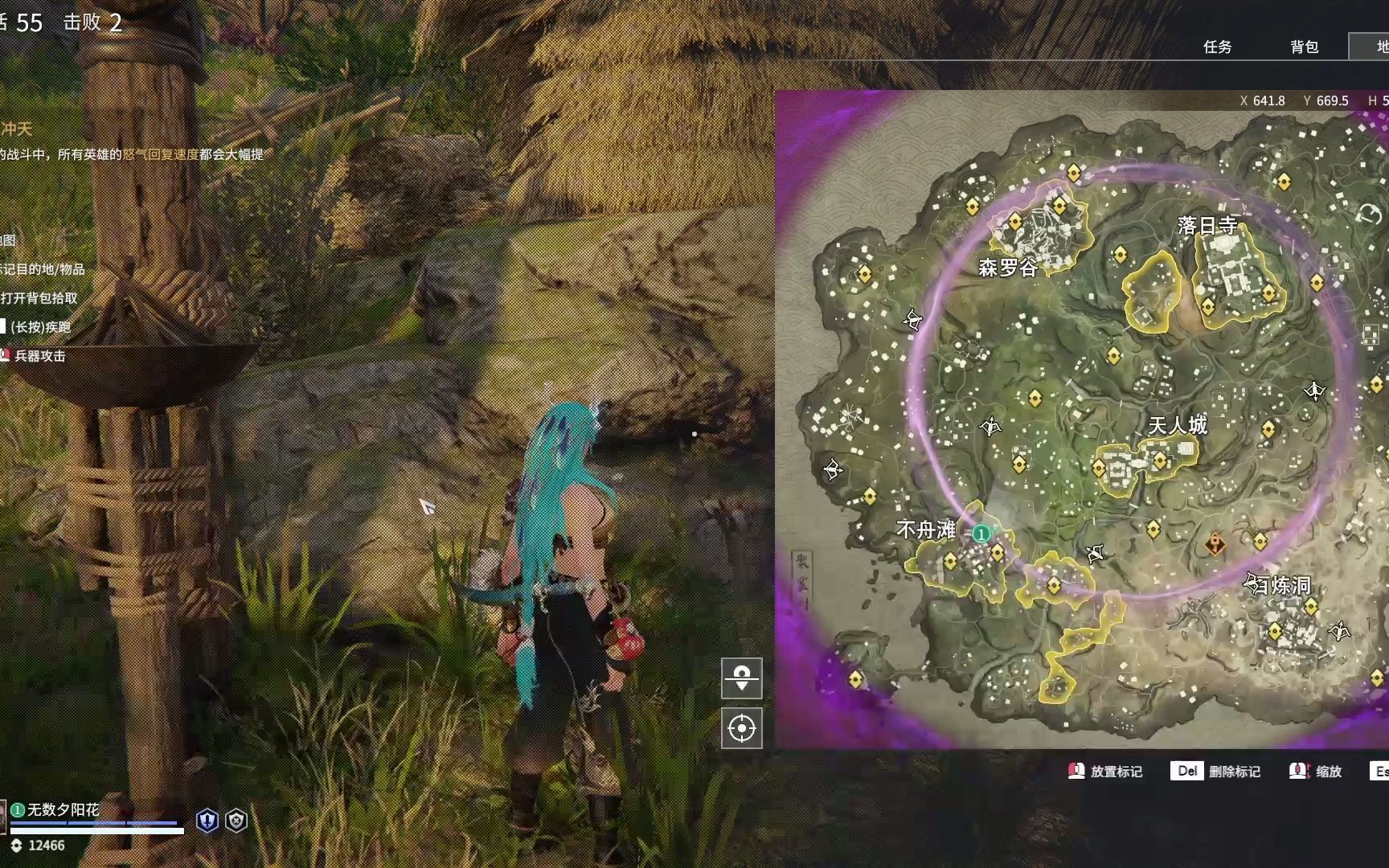Click the 缩放 zoom option below the map
Viewport: 1389px width, 868px height.
[1317, 772]
